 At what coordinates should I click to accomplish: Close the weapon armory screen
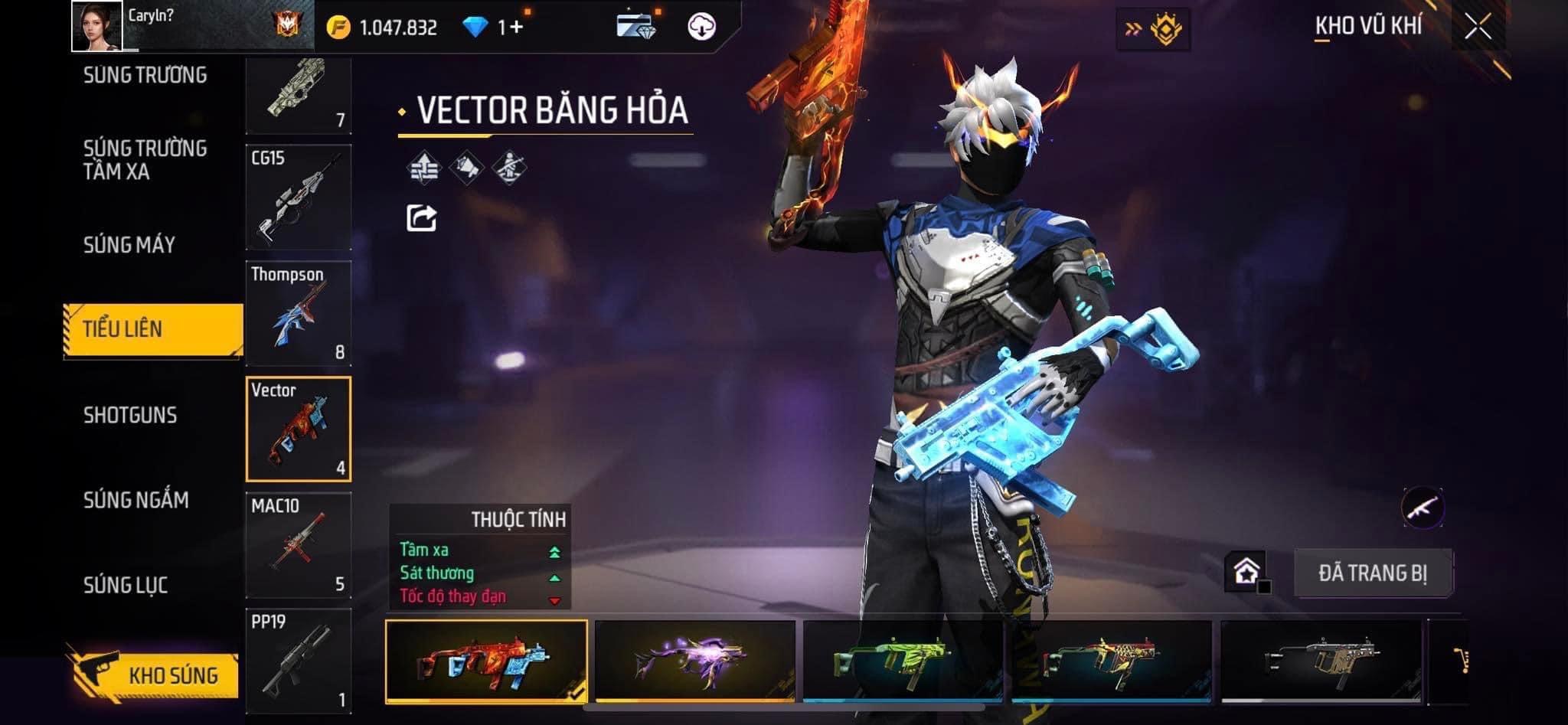click(x=1478, y=28)
